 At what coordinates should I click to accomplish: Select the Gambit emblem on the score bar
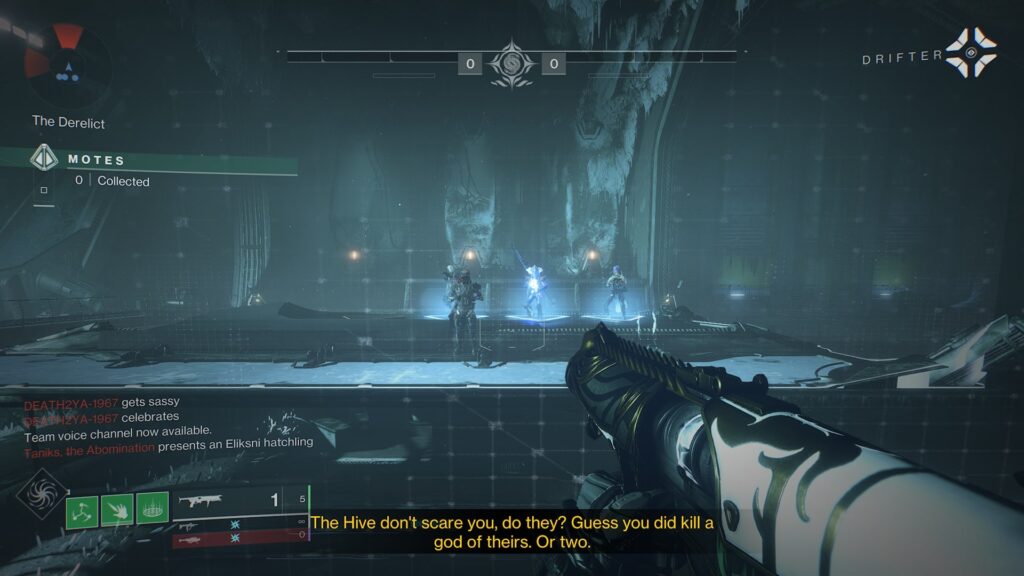[511, 64]
